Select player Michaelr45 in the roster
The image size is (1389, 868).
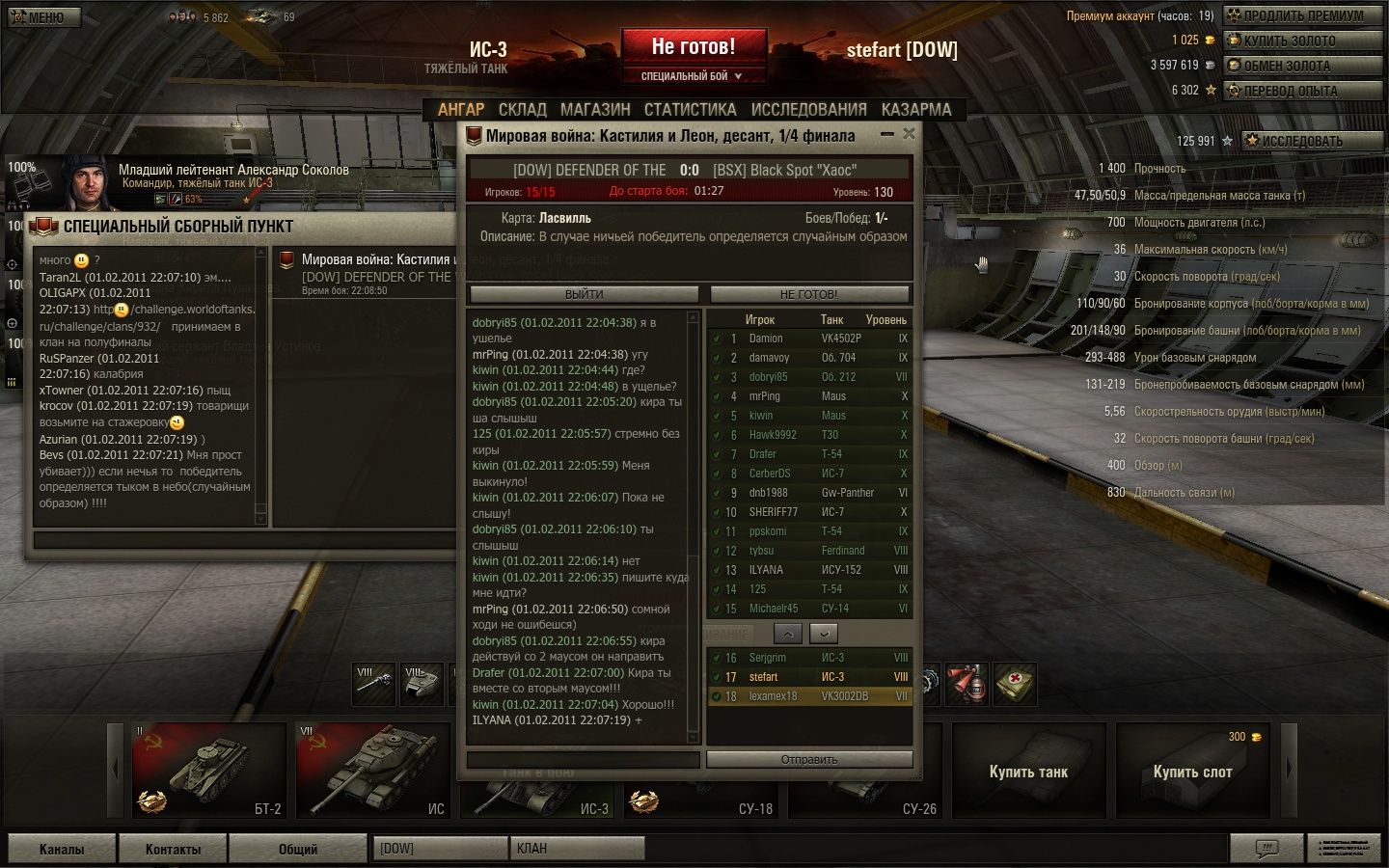tap(774, 609)
